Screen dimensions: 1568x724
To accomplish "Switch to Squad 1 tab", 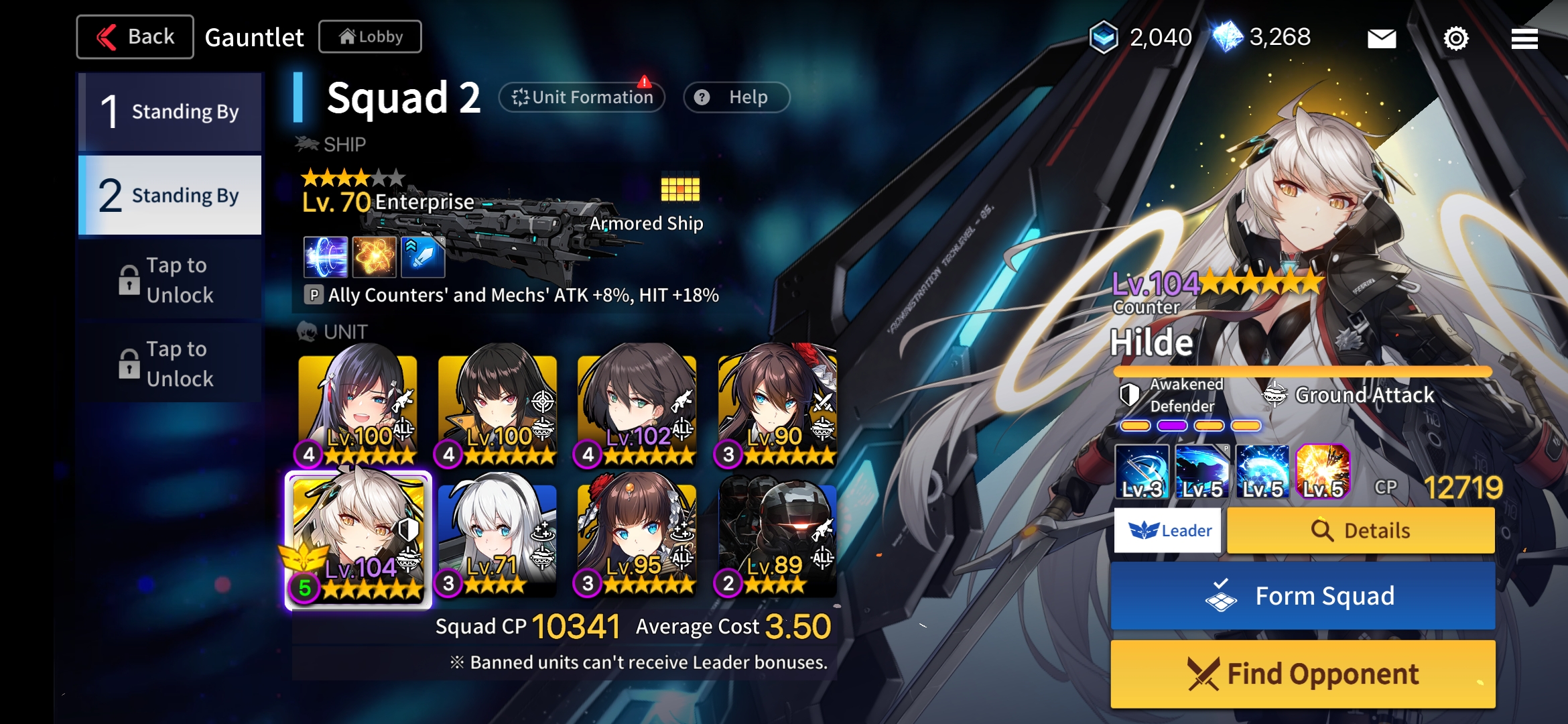I will (x=170, y=111).
